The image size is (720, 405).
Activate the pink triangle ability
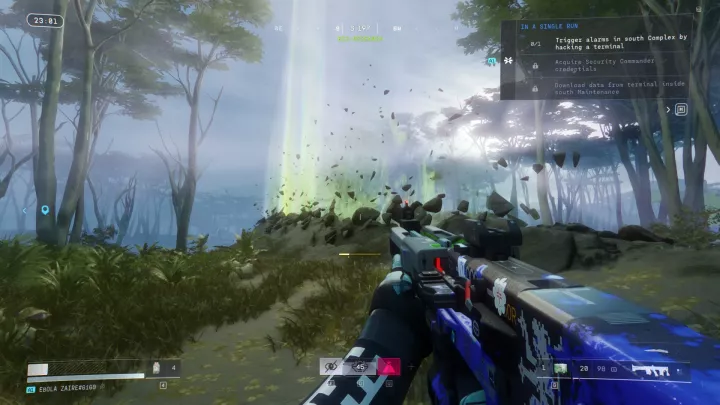(388, 367)
